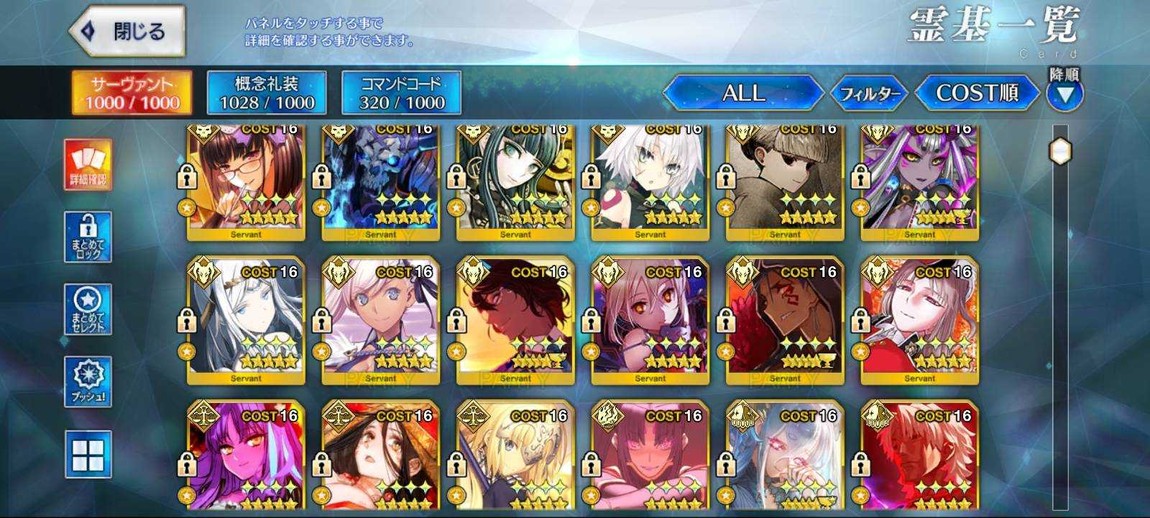
Task: Click the scrollbar handle on the list
Action: click(1060, 151)
